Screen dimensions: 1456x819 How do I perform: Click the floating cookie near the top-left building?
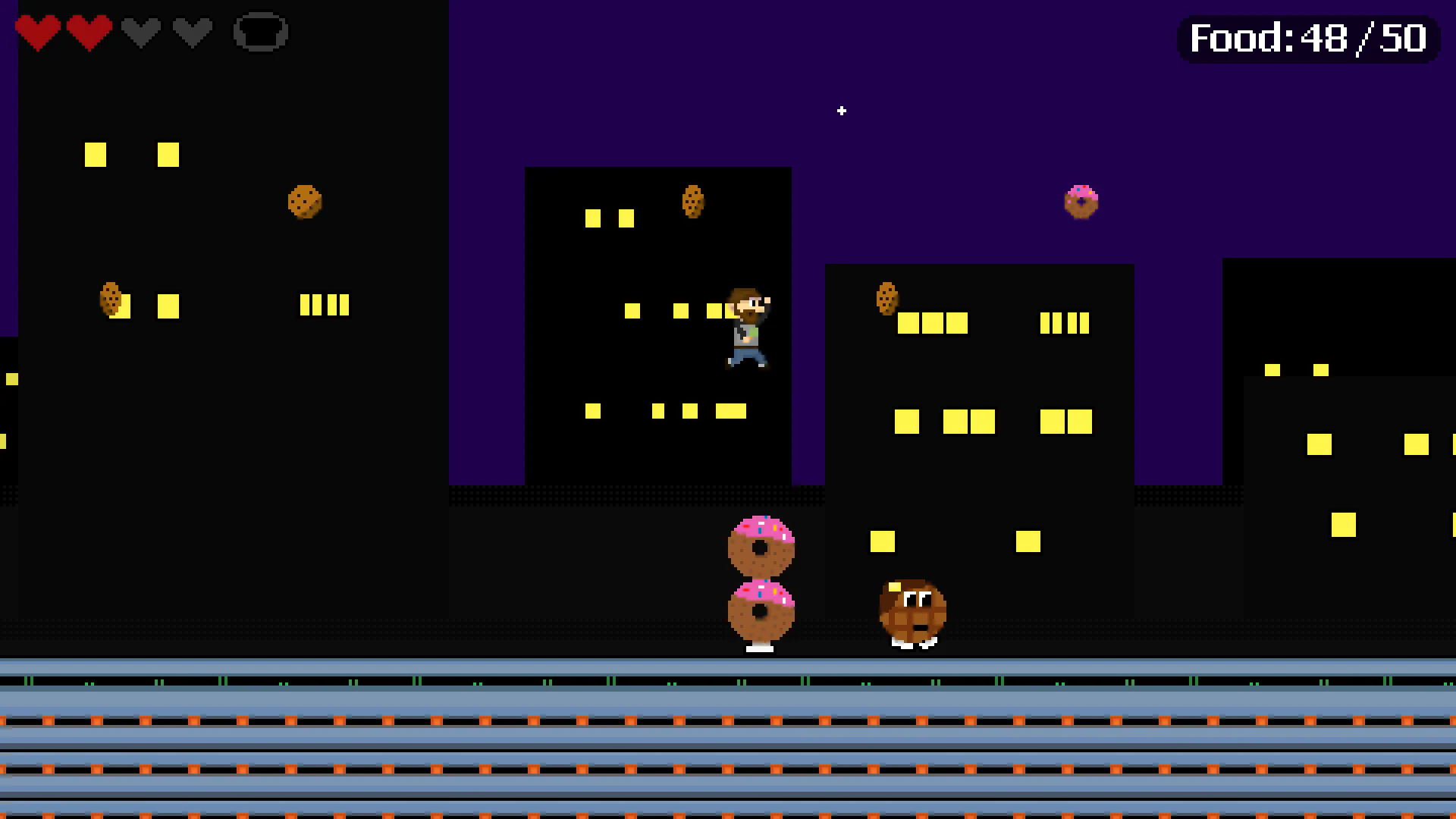tap(306, 202)
